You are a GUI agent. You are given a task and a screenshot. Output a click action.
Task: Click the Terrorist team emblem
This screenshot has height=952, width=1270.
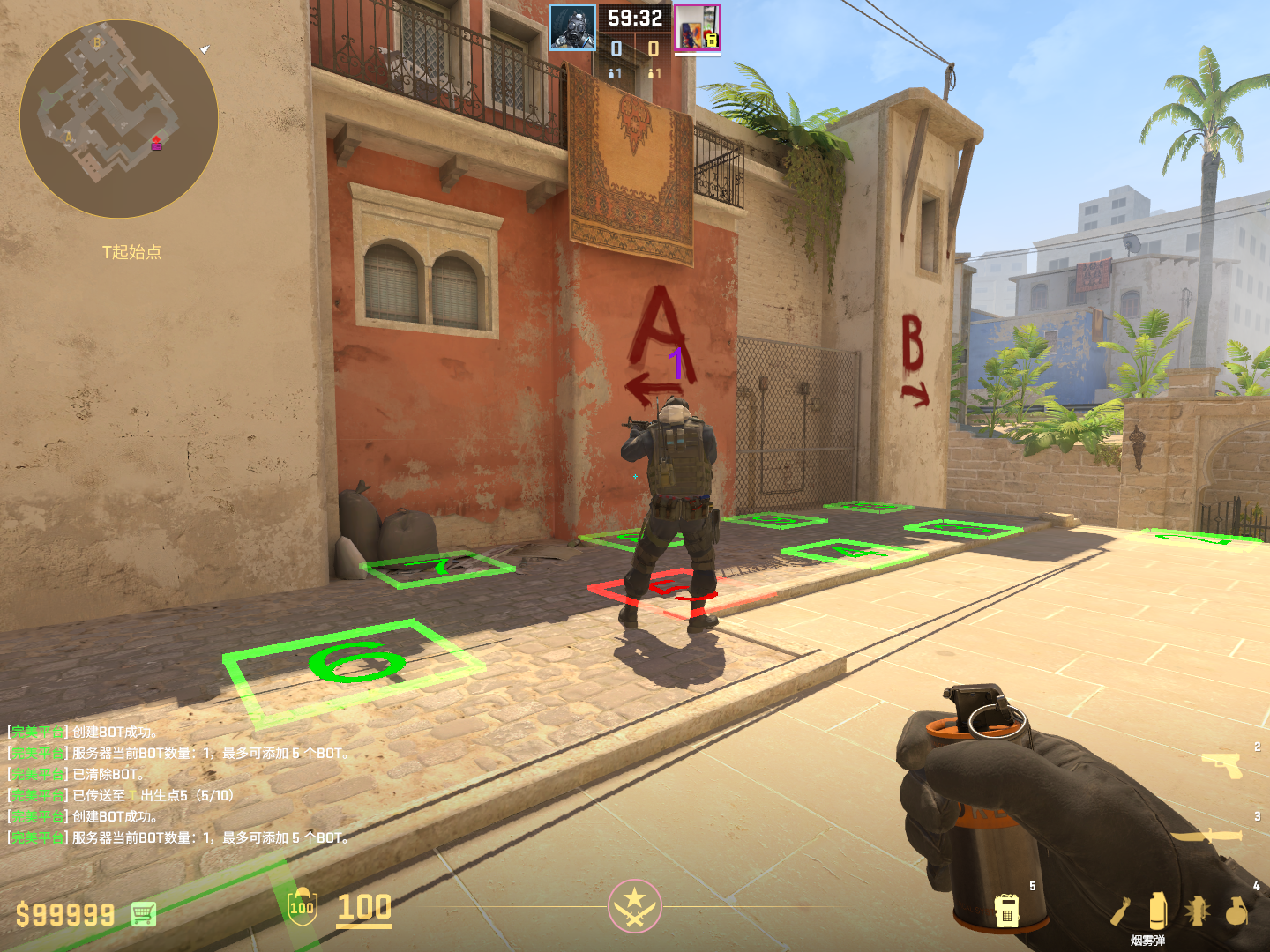(634, 905)
